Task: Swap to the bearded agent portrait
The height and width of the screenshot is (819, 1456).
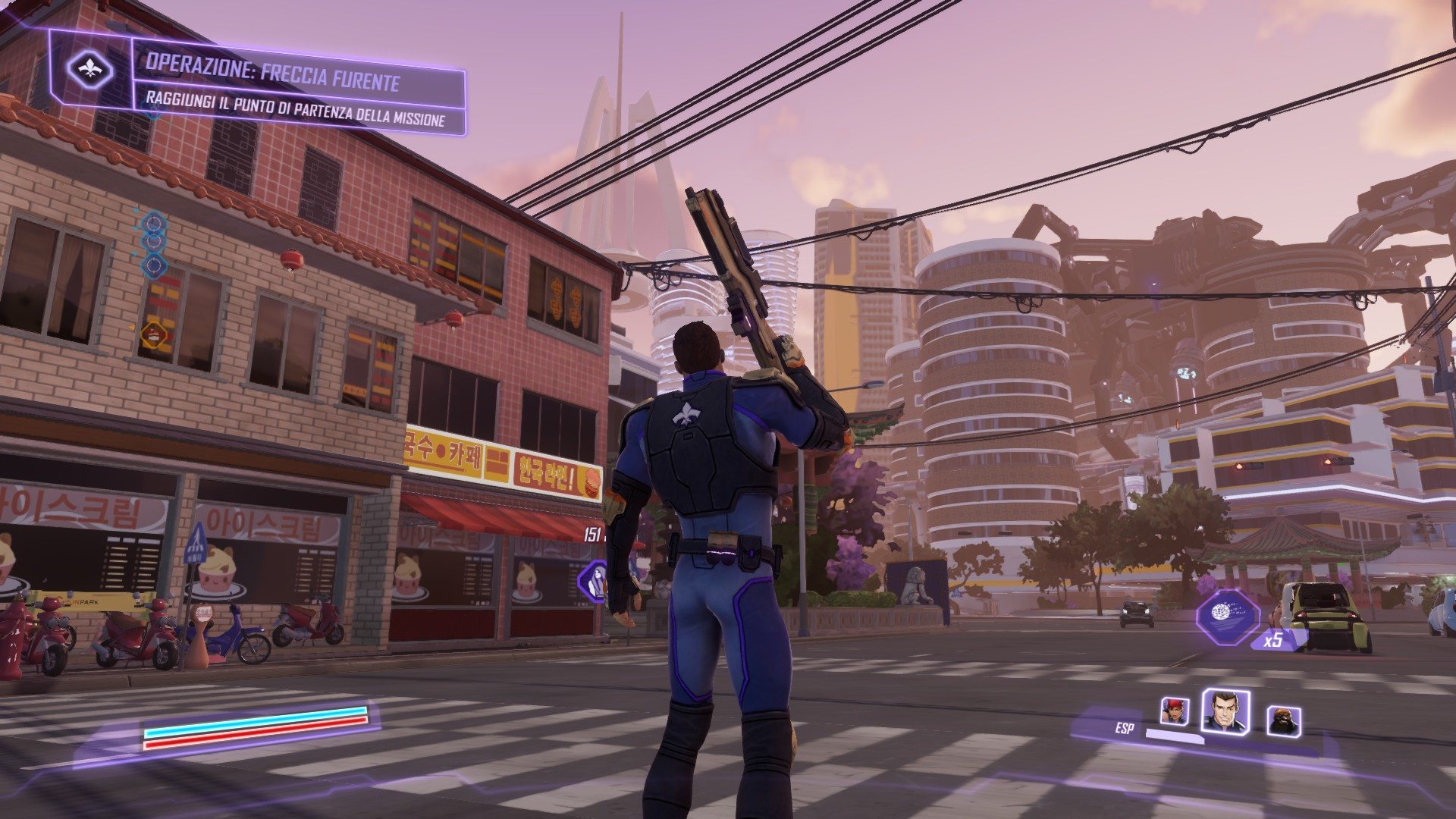Action: 1283,720
